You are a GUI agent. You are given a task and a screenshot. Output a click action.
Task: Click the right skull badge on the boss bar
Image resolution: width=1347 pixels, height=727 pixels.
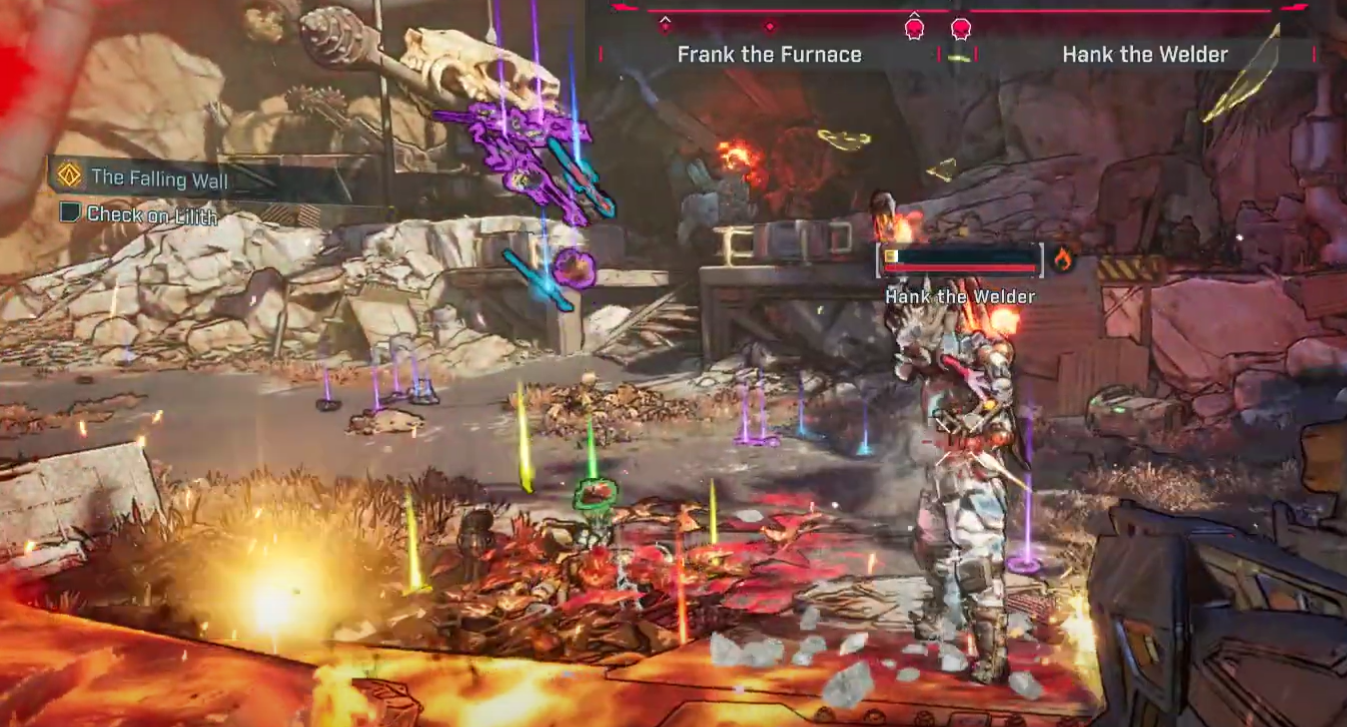(x=962, y=28)
